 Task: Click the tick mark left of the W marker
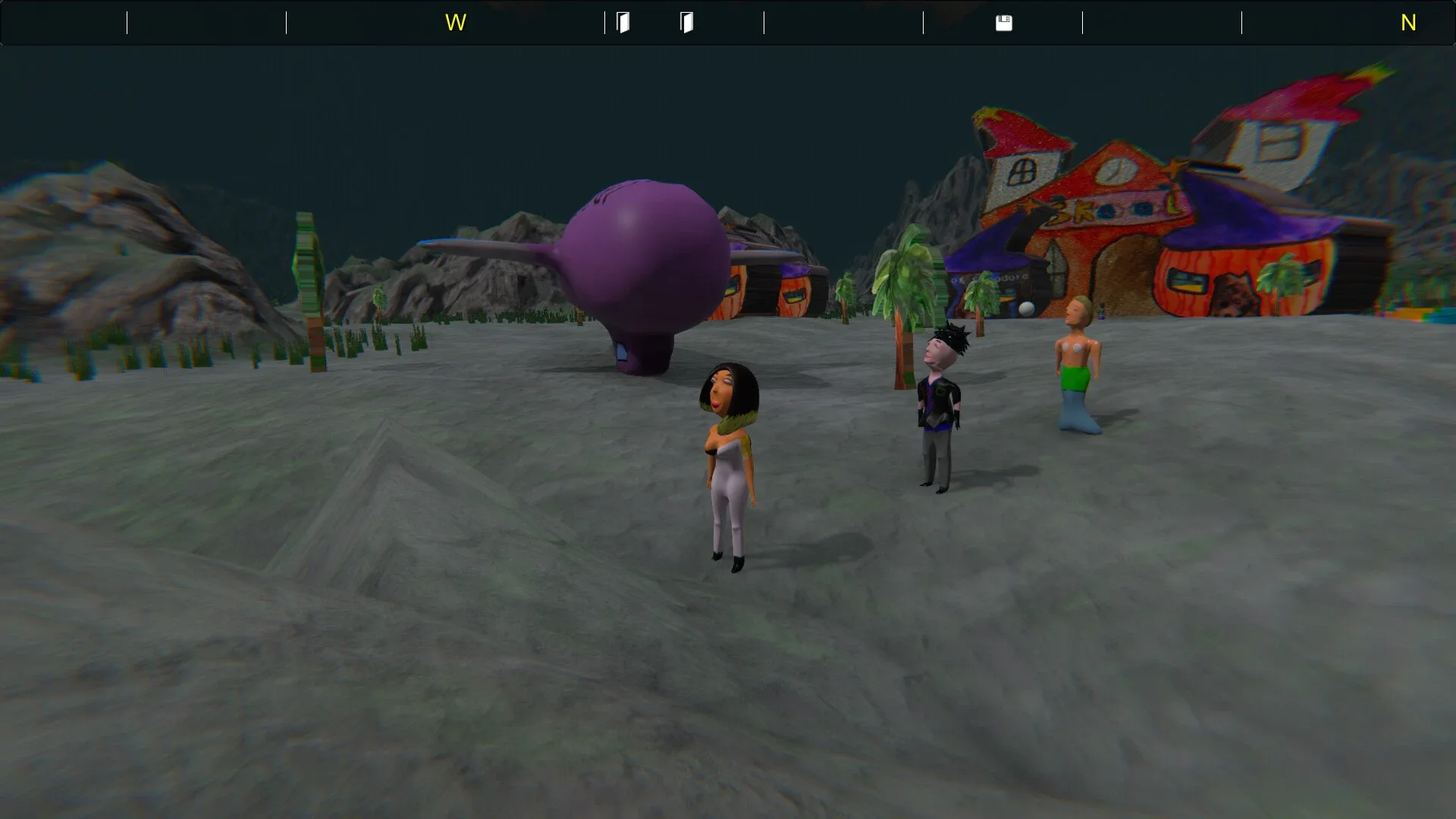pyautogui.click(x=287, y=23)
